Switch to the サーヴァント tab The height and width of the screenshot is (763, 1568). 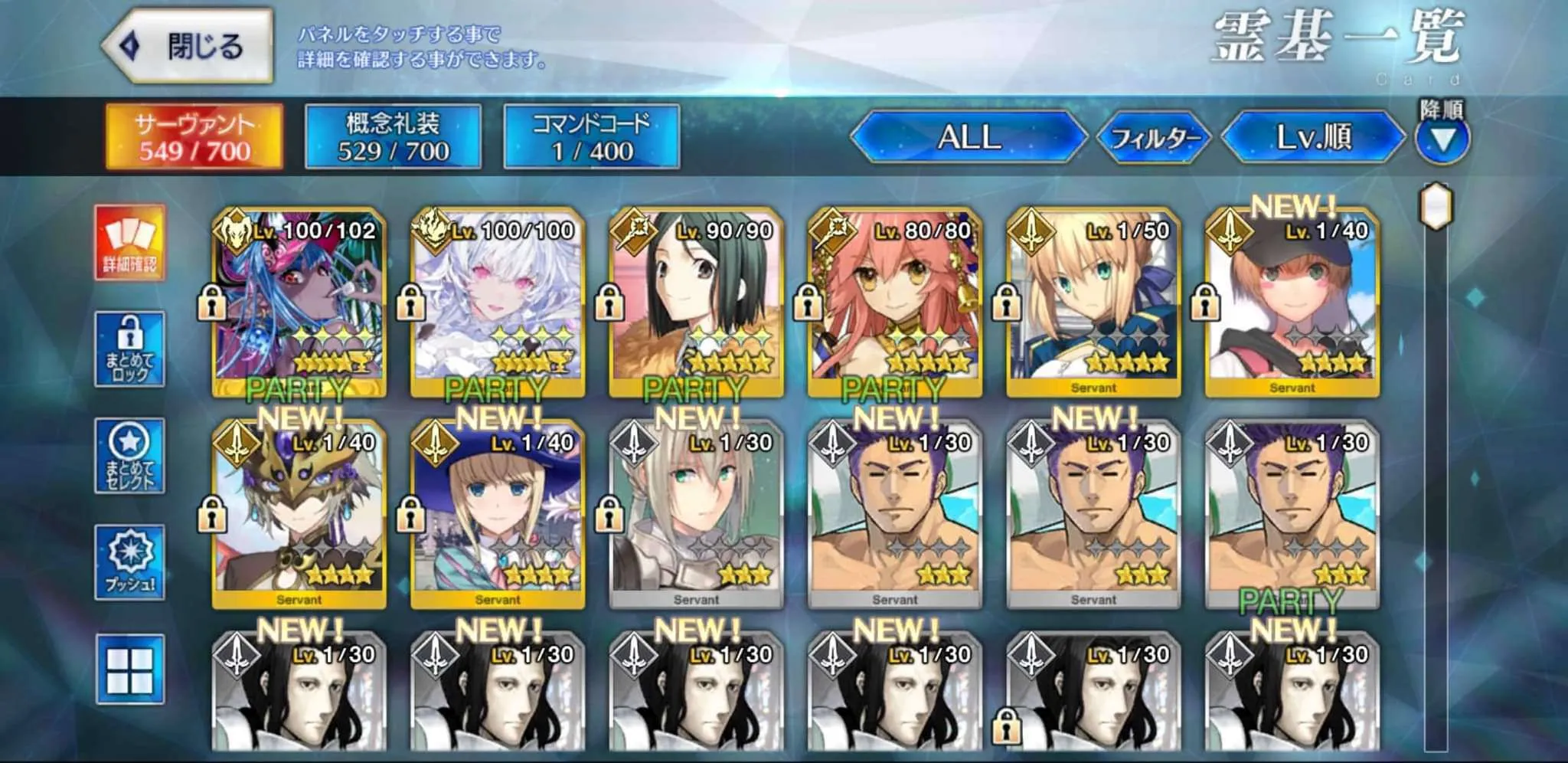(194, 137)
